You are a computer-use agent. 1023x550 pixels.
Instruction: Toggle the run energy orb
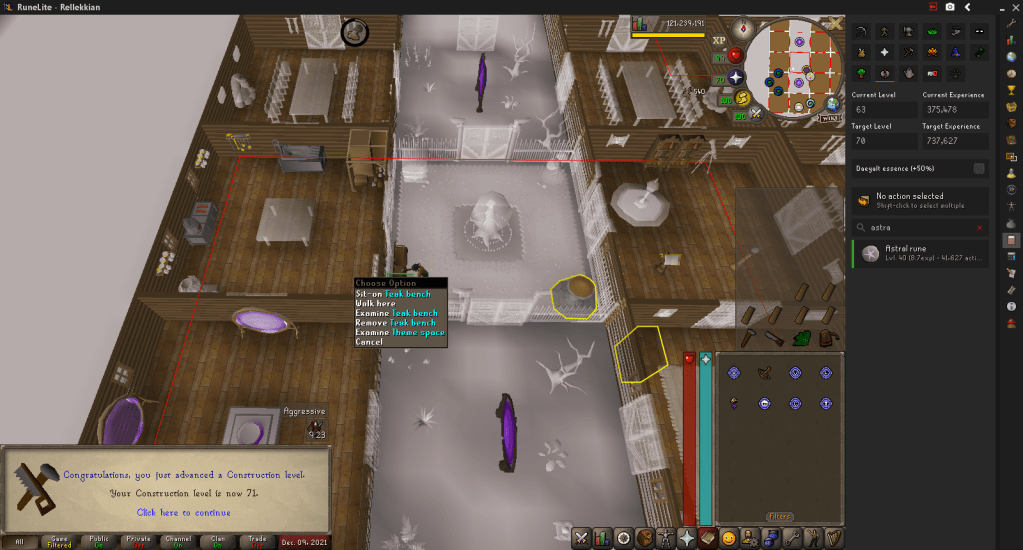click(x=741, y=98)
